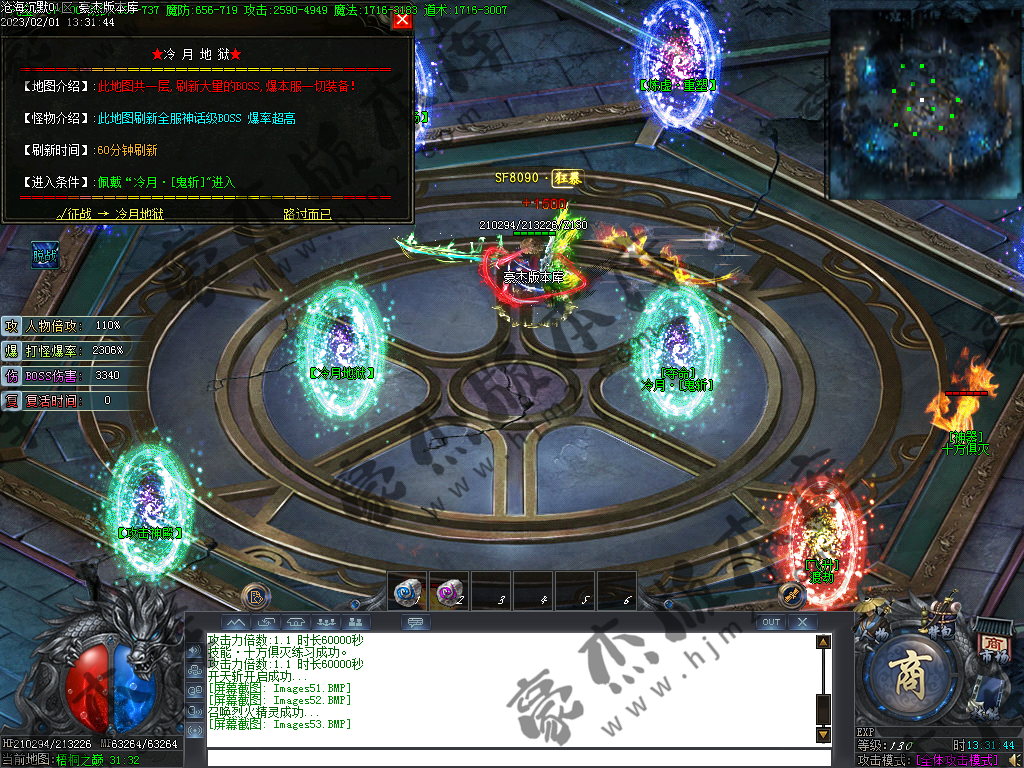Use the purple scroll in hotbar slot 2
This screenshot has height=768, width=1024.
[449, 592]
